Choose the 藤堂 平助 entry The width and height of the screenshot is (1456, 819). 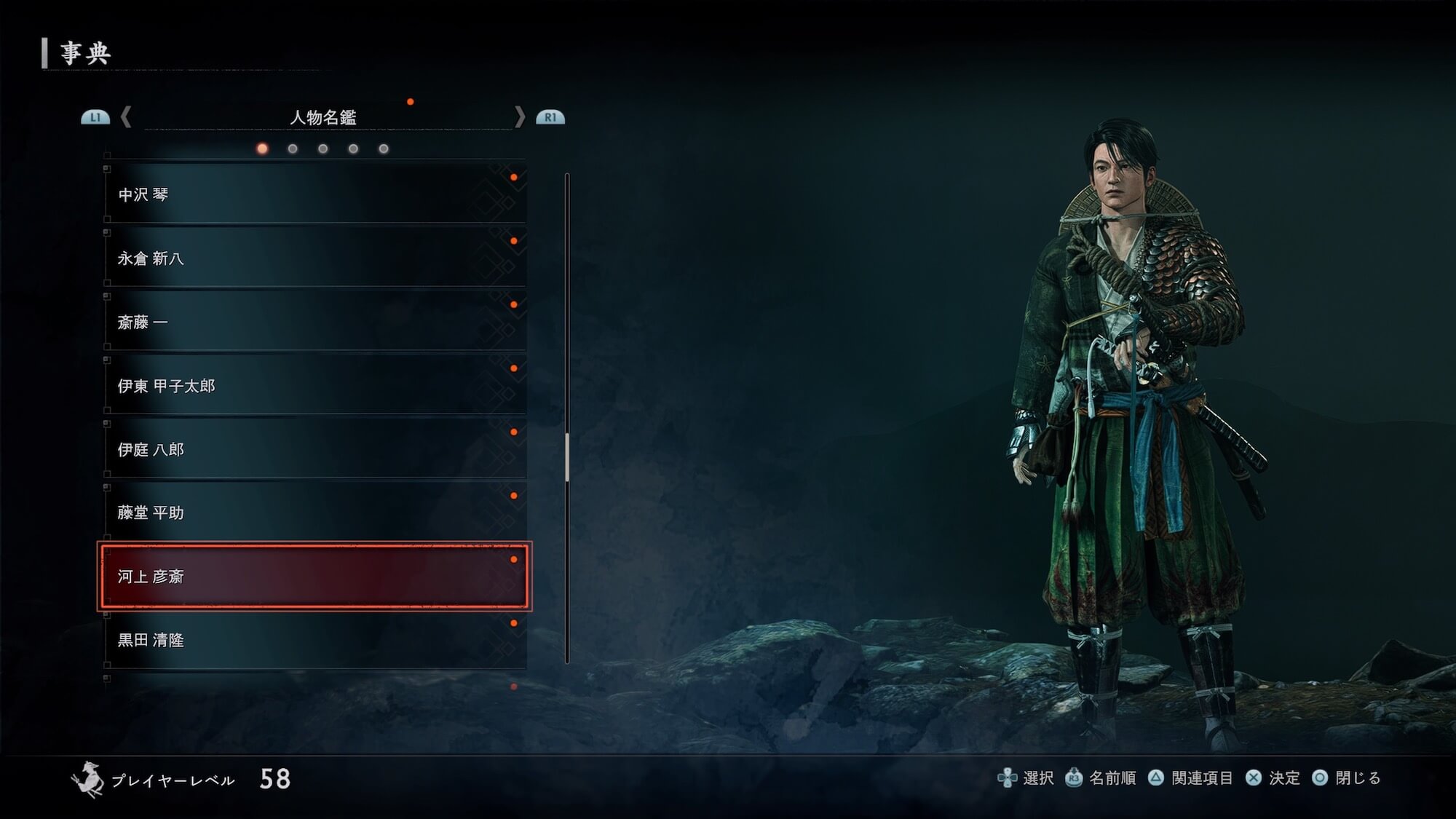pyautogui.click(x=314, y=513)
